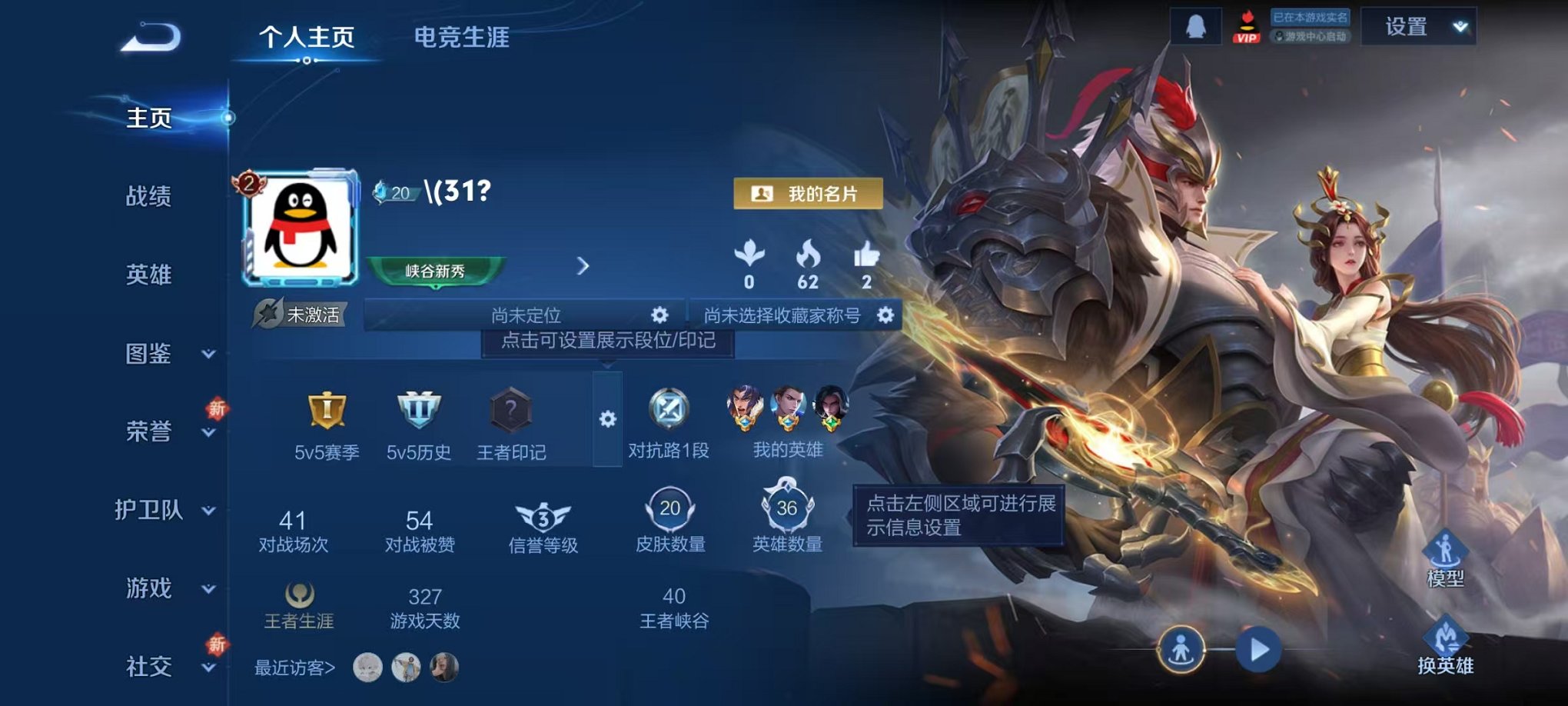The width and height of the screenshot is (1568, 706).
Task: Open the 最近访客 visitors link
Action: pyautogui.click(x=293, y=669)
